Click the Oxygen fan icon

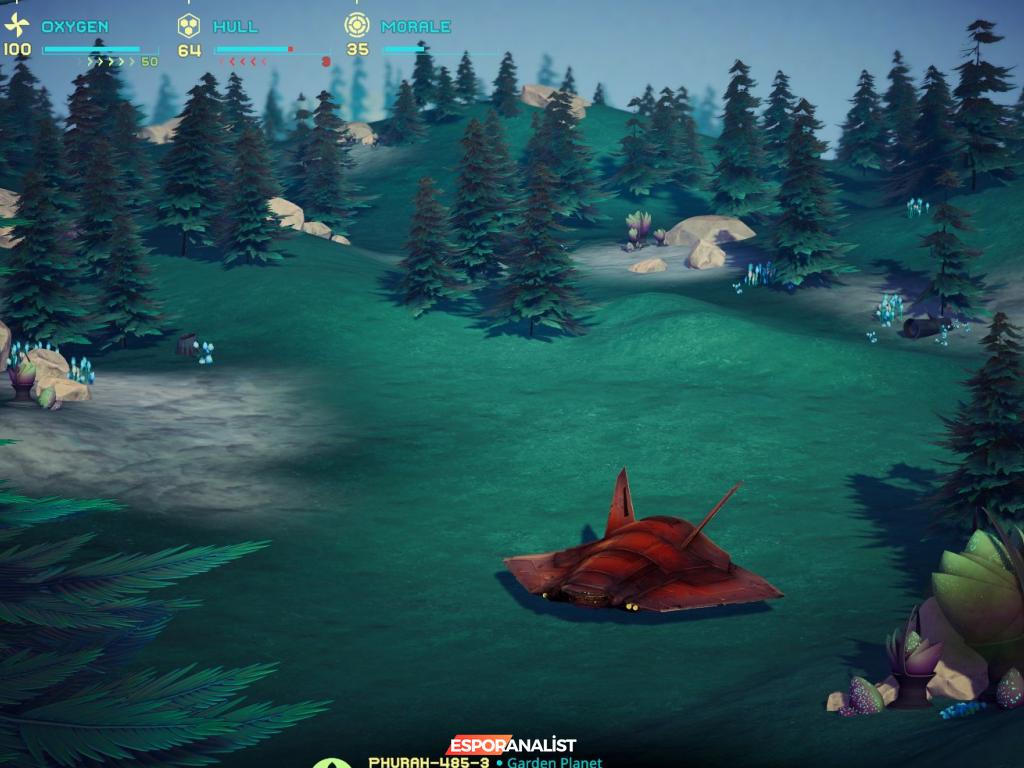(17, 26)
